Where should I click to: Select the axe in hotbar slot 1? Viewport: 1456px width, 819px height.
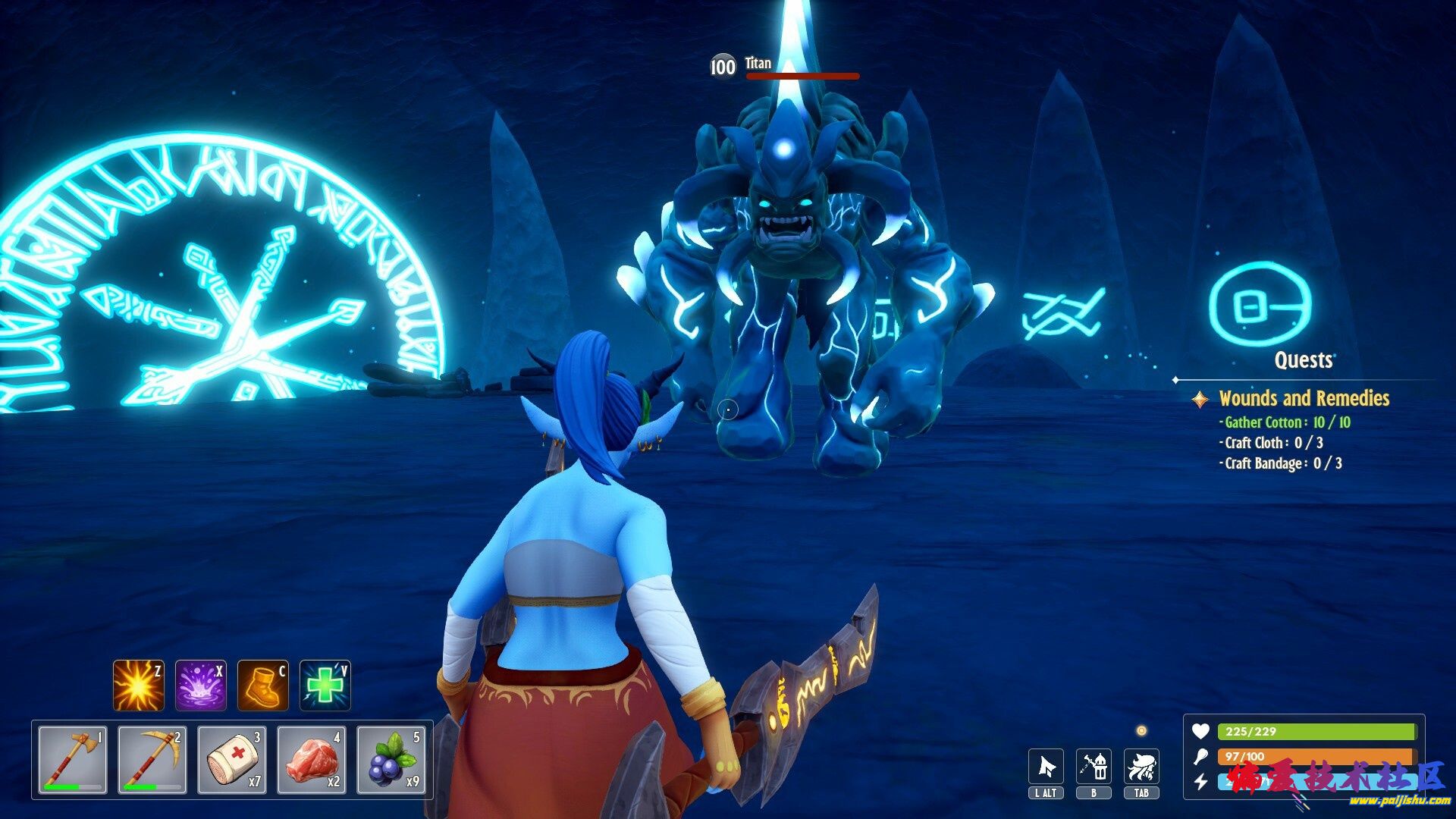[x=73, y=760]
